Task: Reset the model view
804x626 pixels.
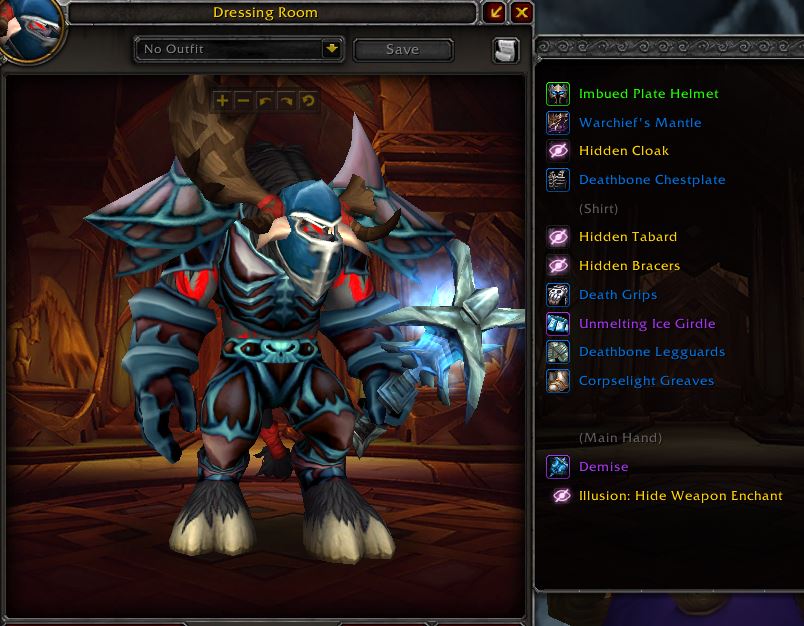Action: [x=307, y=101]
